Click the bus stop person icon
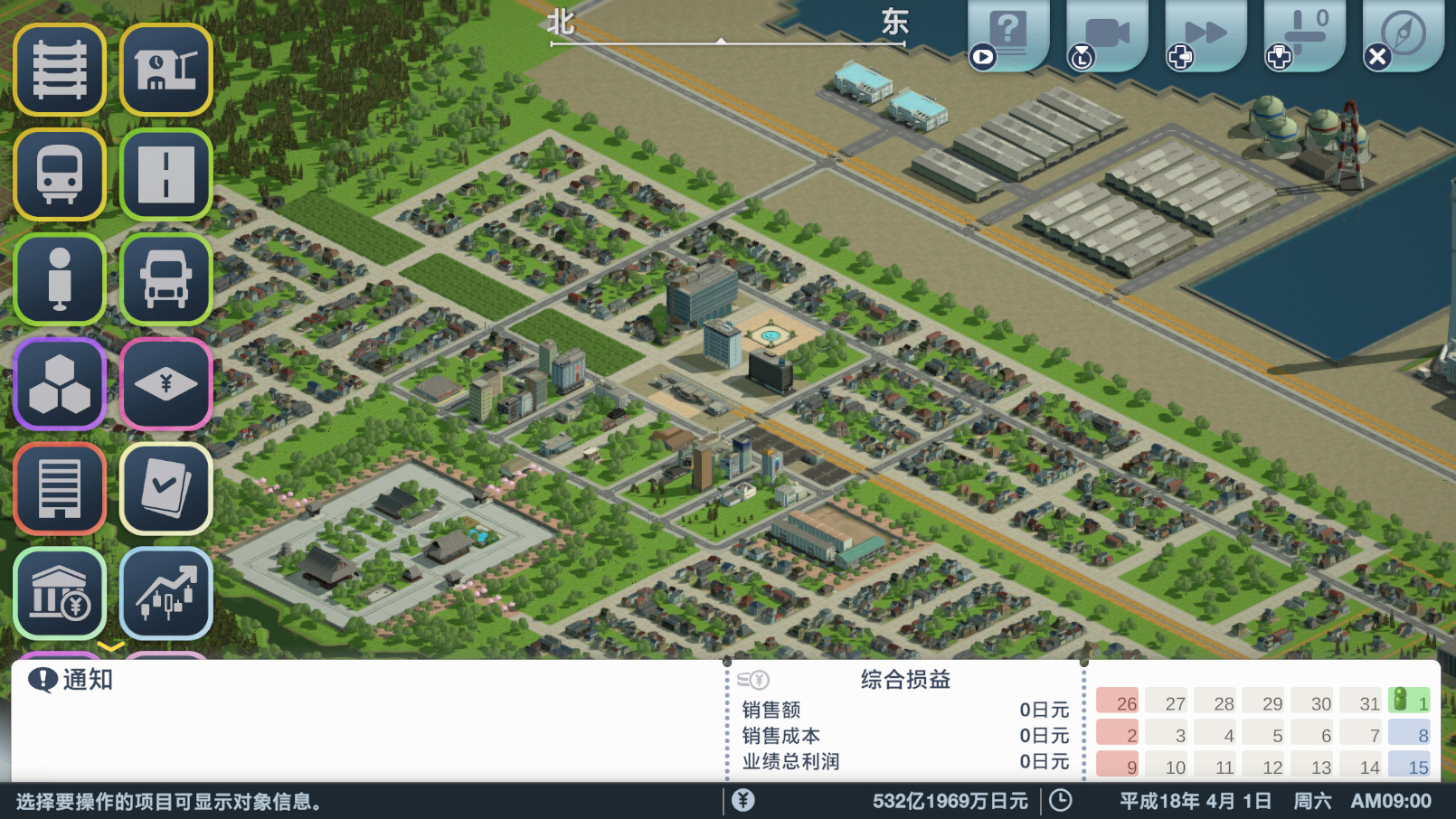The image size is (1456, 819). (x=59, y=278)
